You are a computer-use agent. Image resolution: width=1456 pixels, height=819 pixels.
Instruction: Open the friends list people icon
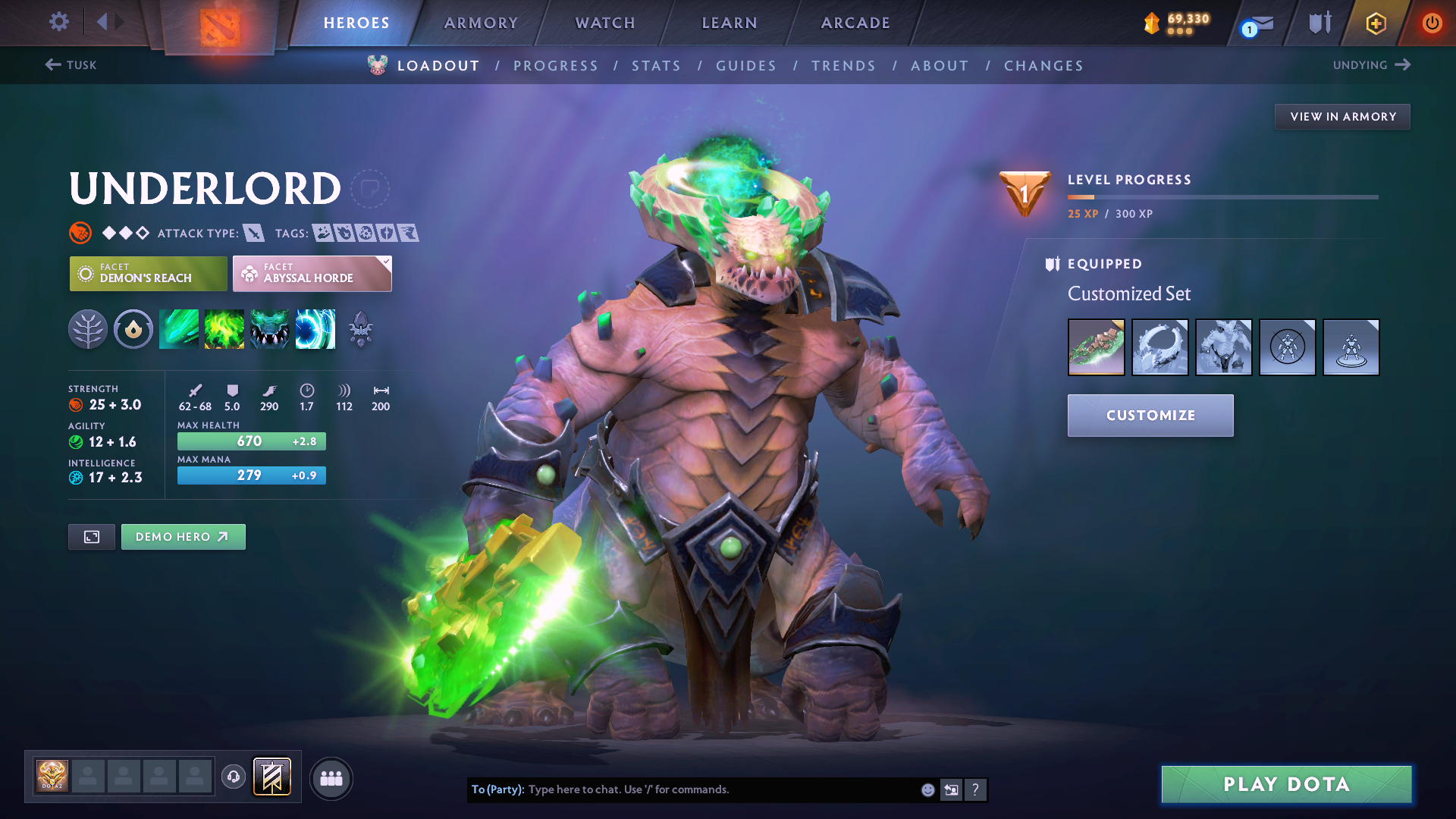tap(331, 778)
